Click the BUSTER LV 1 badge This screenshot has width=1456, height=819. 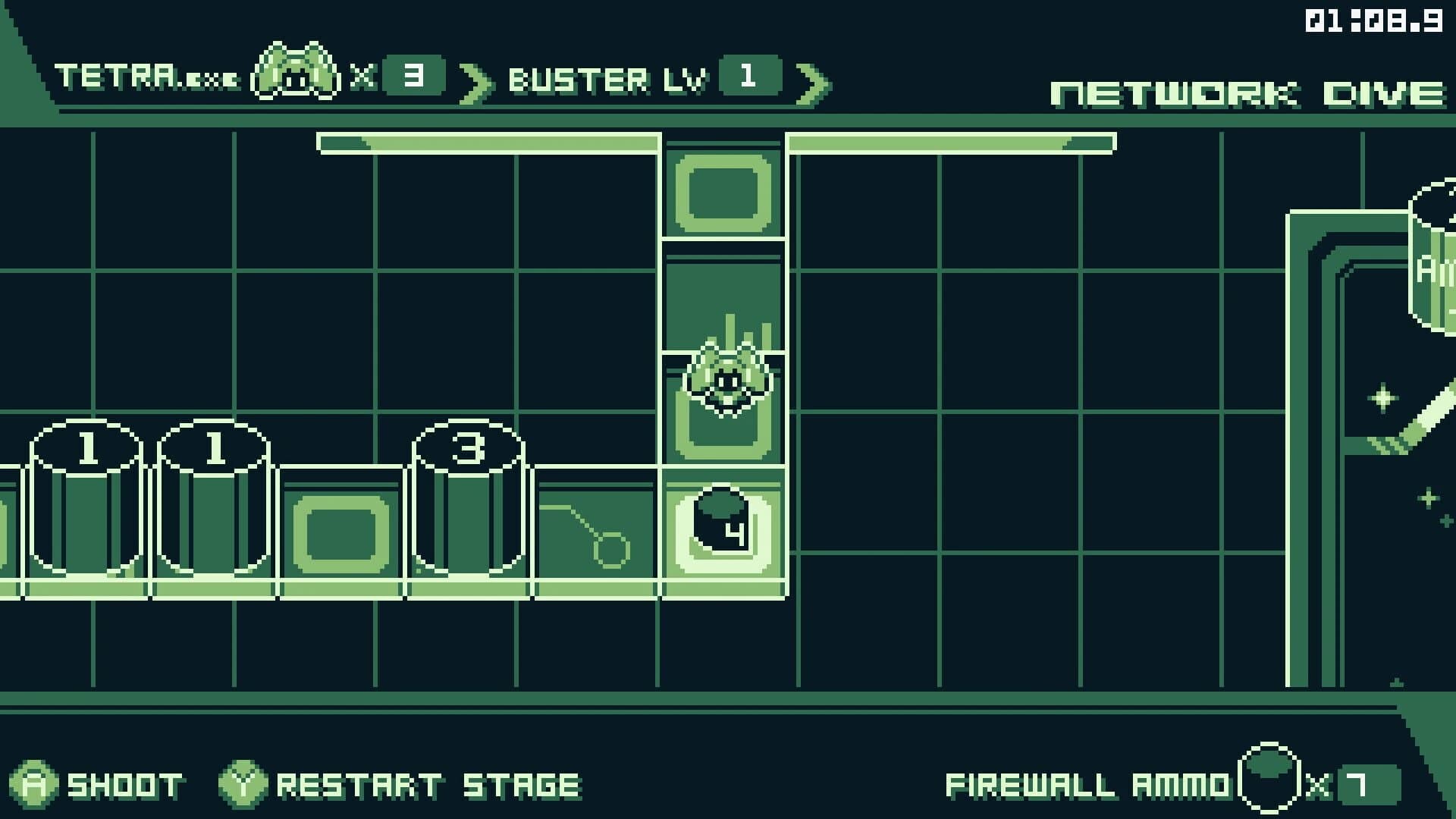tap(751, 76)
